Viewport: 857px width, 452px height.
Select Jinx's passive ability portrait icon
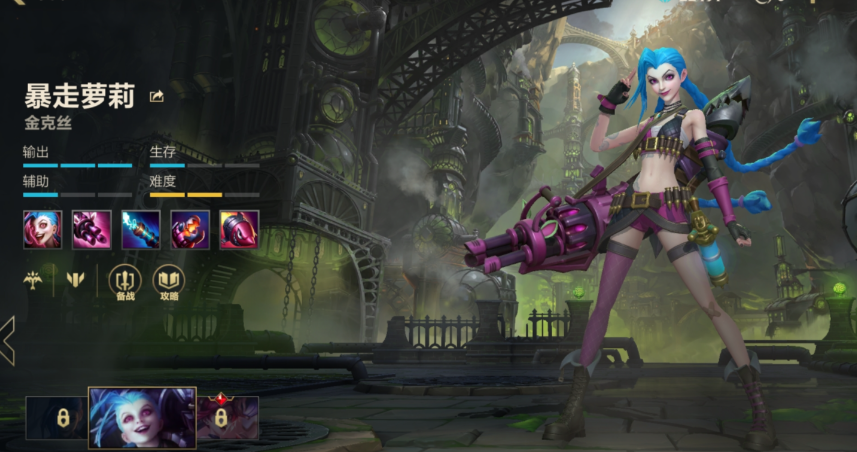point(42,229)
